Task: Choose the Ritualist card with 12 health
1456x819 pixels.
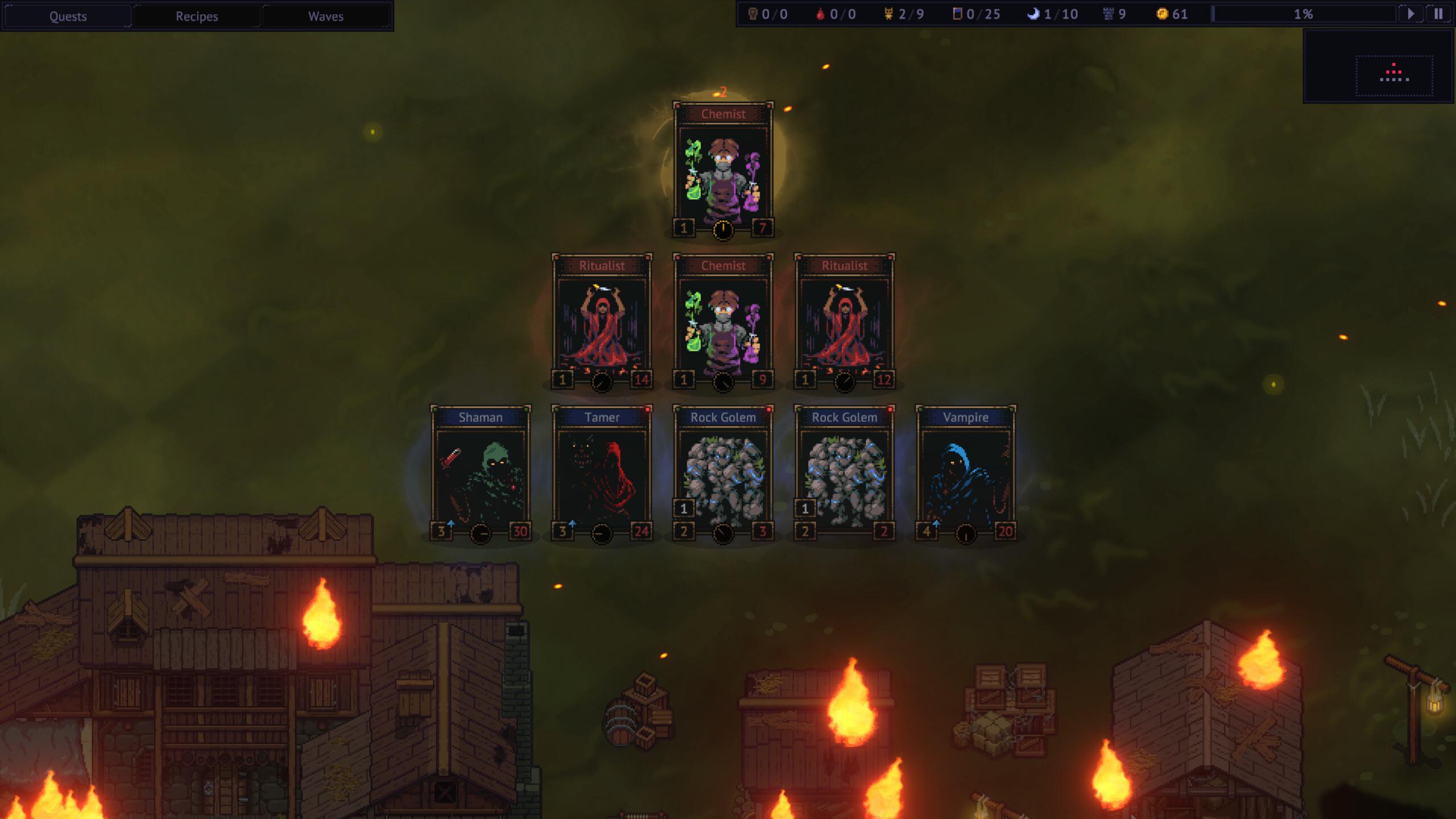Action: click(x=845, y=322)
